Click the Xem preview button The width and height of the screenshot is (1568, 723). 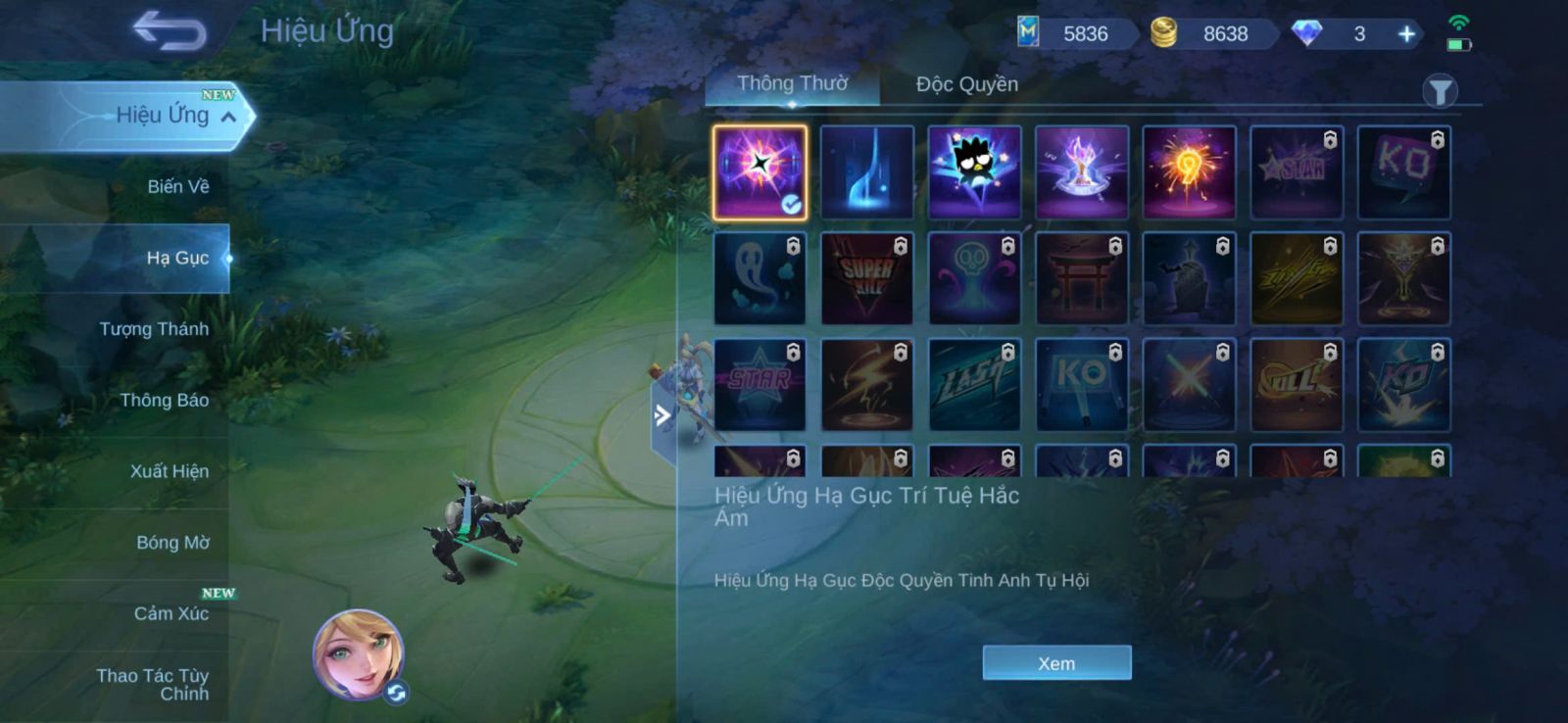(x=1056, y=663)
